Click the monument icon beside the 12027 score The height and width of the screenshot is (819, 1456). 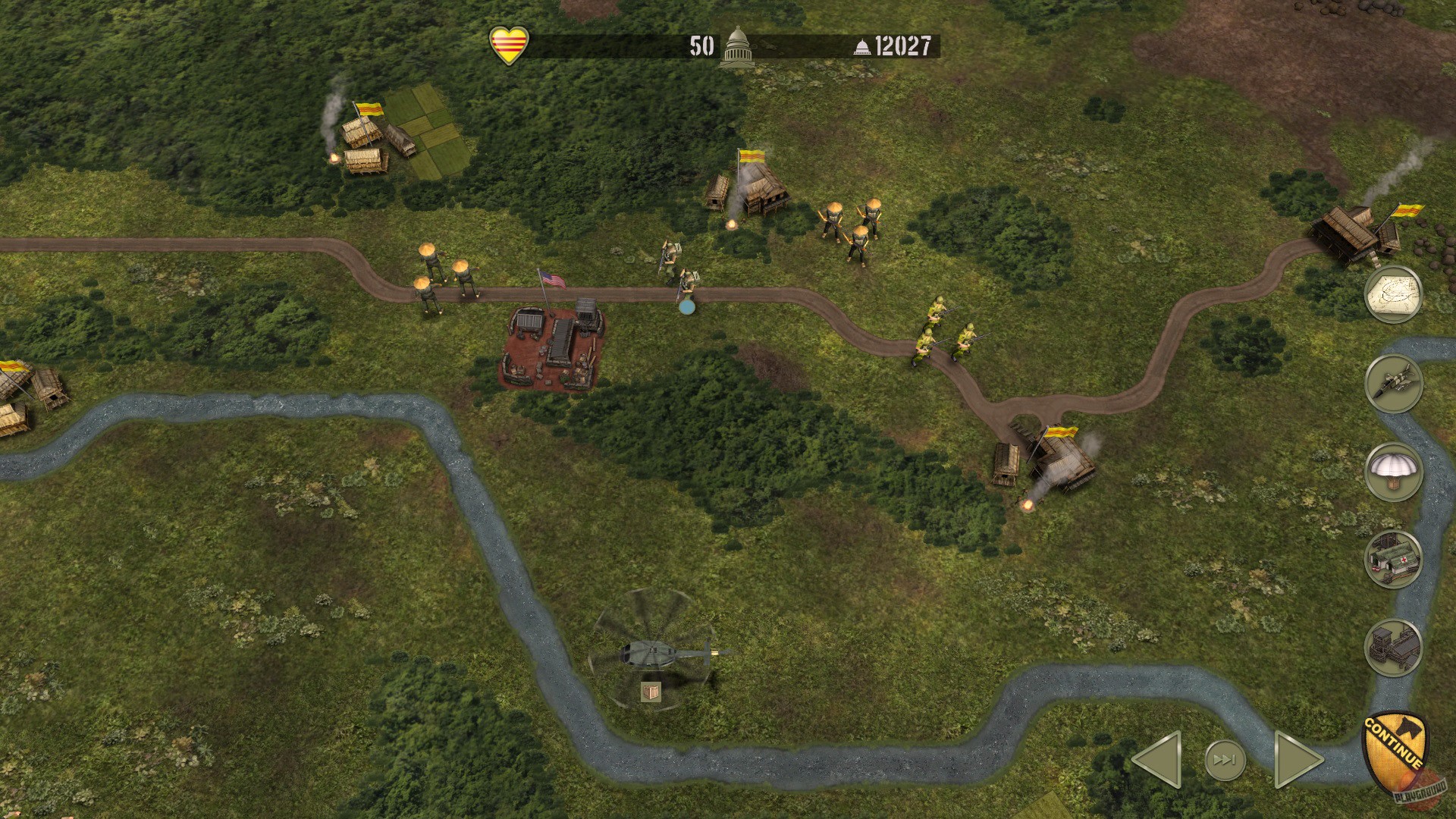861,45
